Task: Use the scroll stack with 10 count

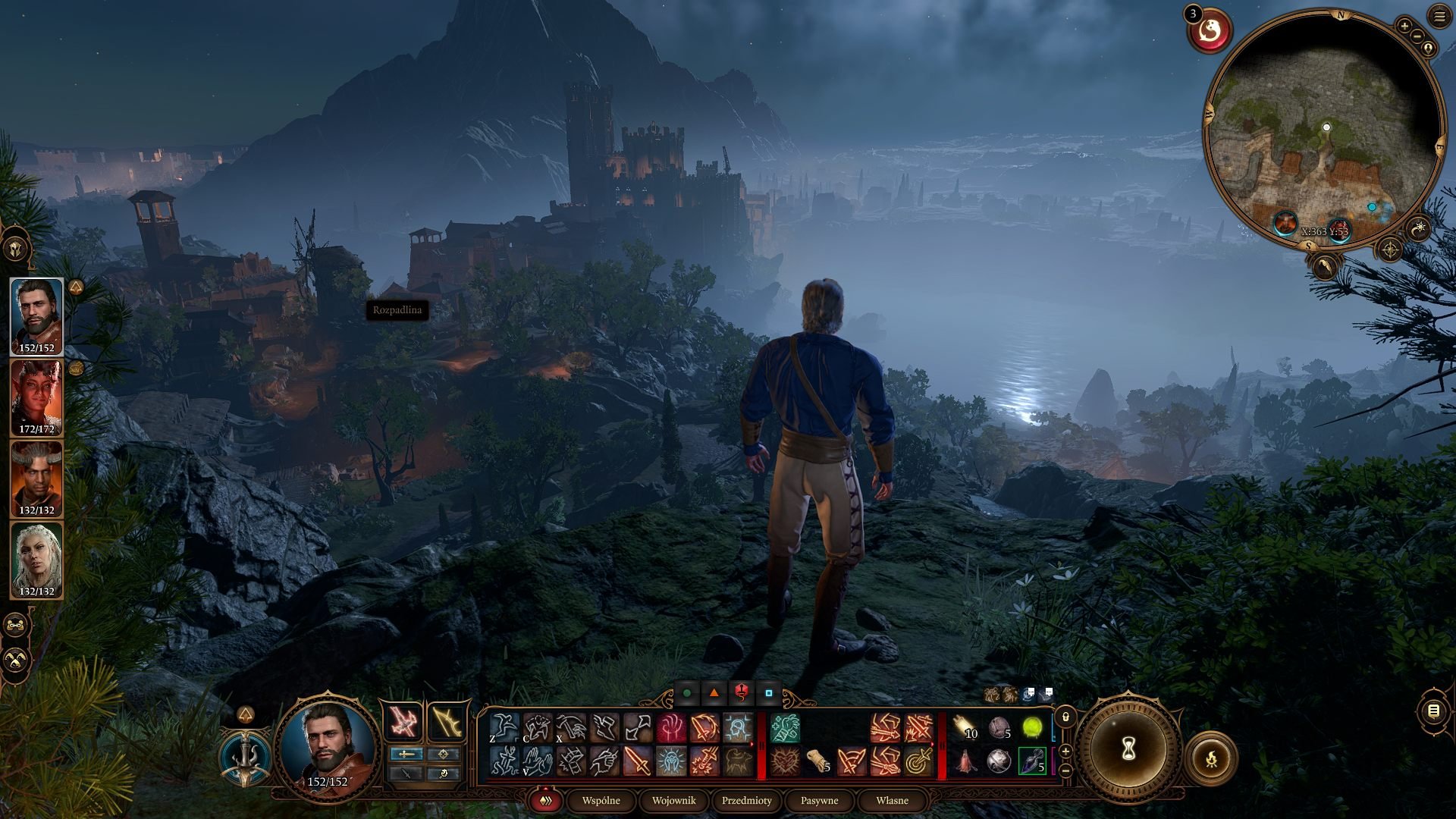Action: pos(965,728)
